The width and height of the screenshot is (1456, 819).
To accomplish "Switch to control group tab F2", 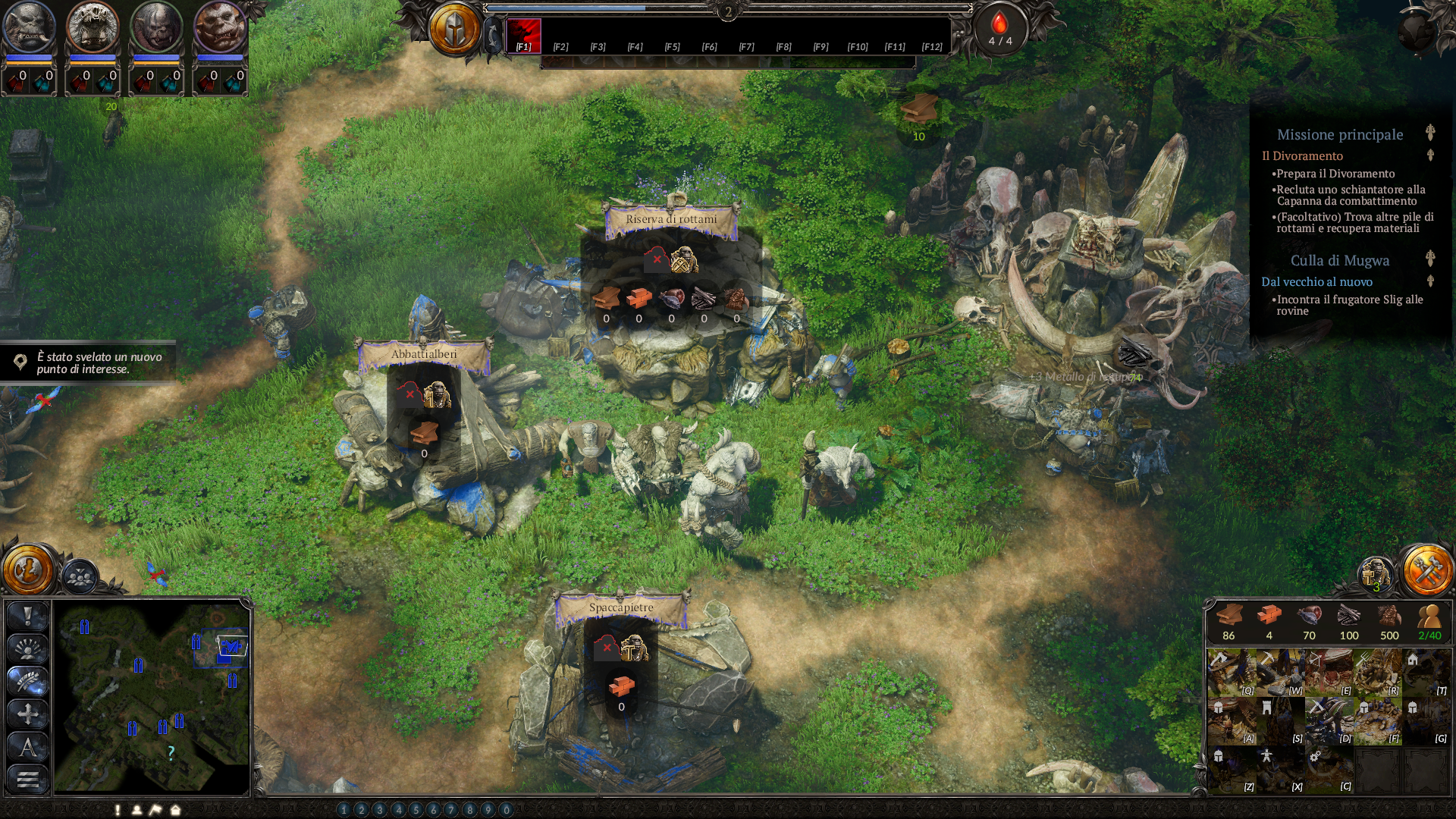I will tap(560, 46).
